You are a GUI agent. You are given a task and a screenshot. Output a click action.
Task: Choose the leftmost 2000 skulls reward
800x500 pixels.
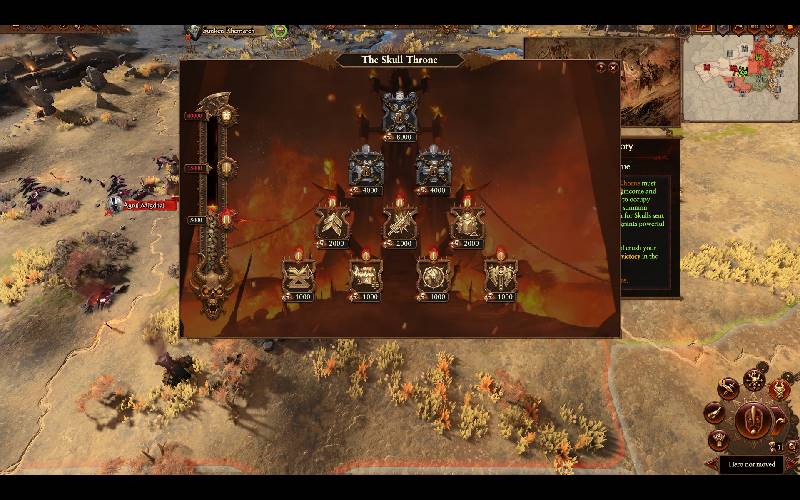pyautogui.click(x=331, y=222)
